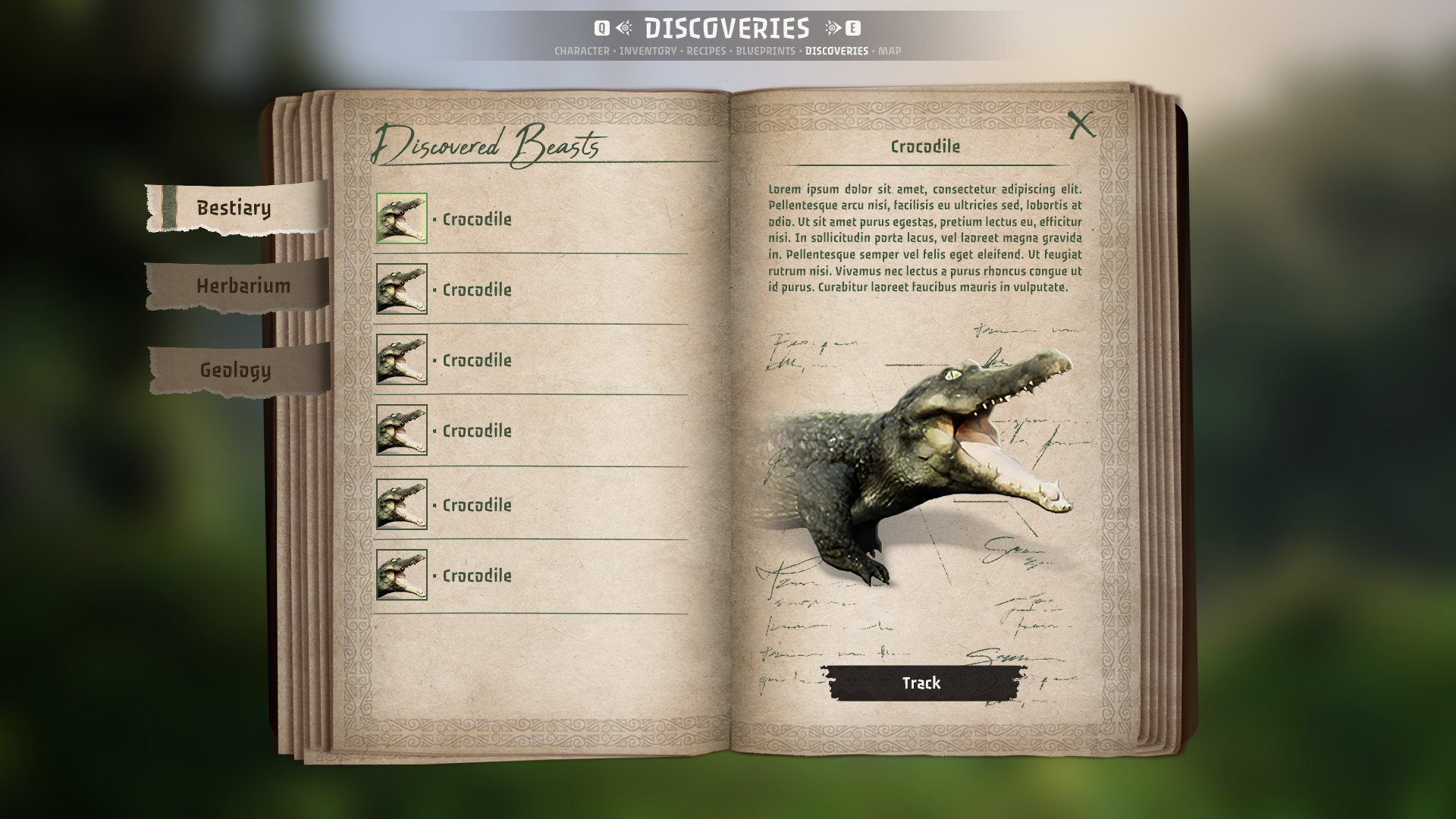Click the Track button
The height and width of the screenshot is (819, 1456).
pos(921,683)
